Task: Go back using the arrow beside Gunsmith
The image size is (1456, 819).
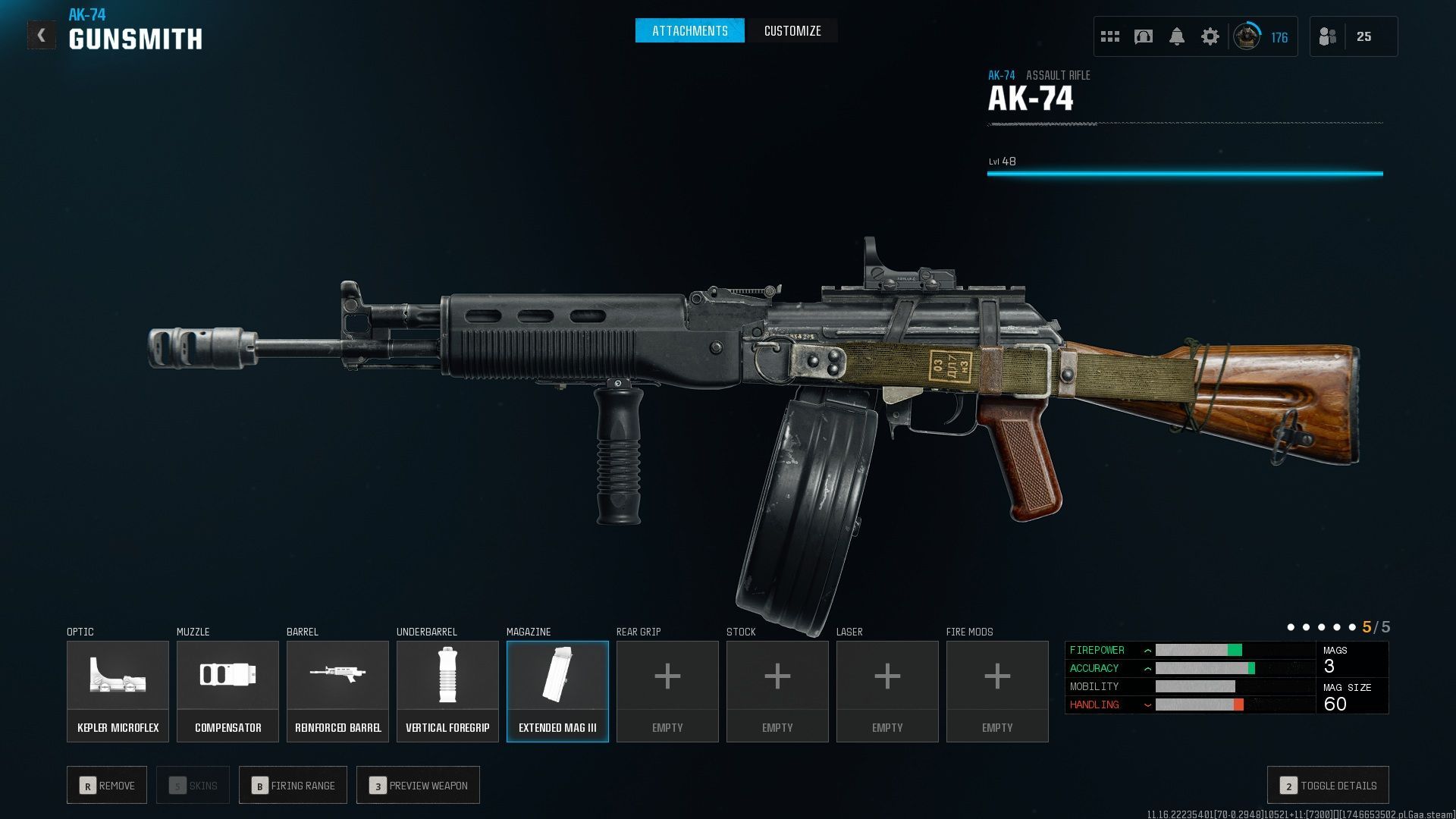Action: coord(42,36)
